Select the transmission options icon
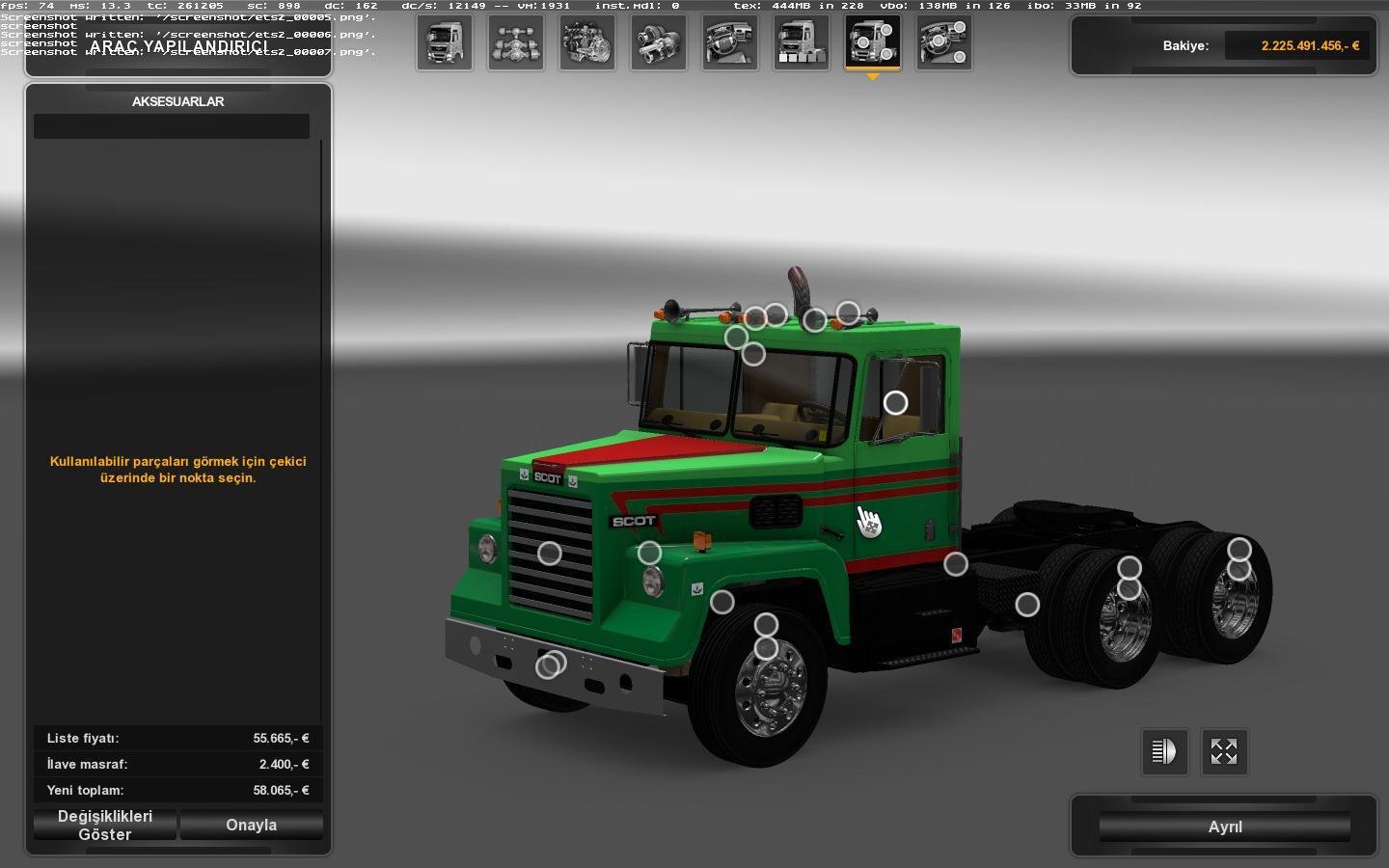This screenshot has height=868, width=1389. (x=659, y=42)
